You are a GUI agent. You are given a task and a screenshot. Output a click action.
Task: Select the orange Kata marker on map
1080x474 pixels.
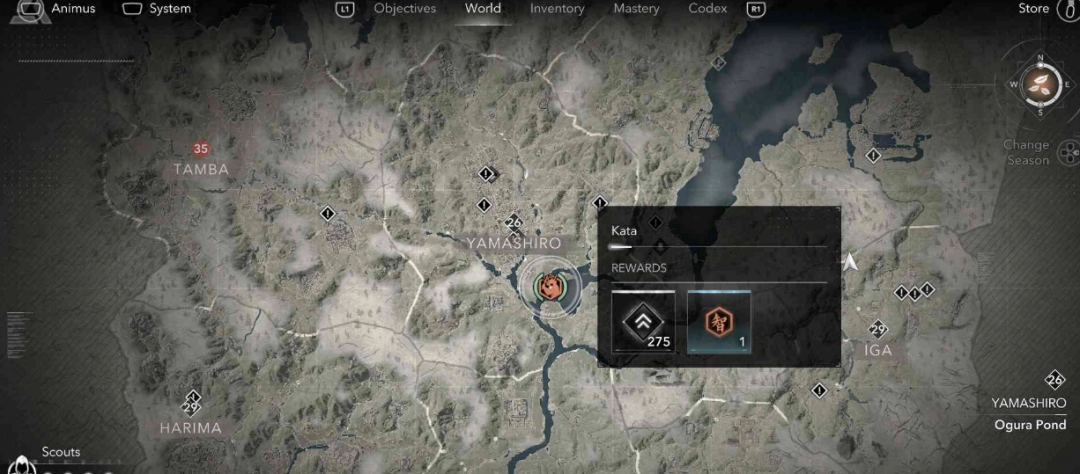tap(549, 288)
